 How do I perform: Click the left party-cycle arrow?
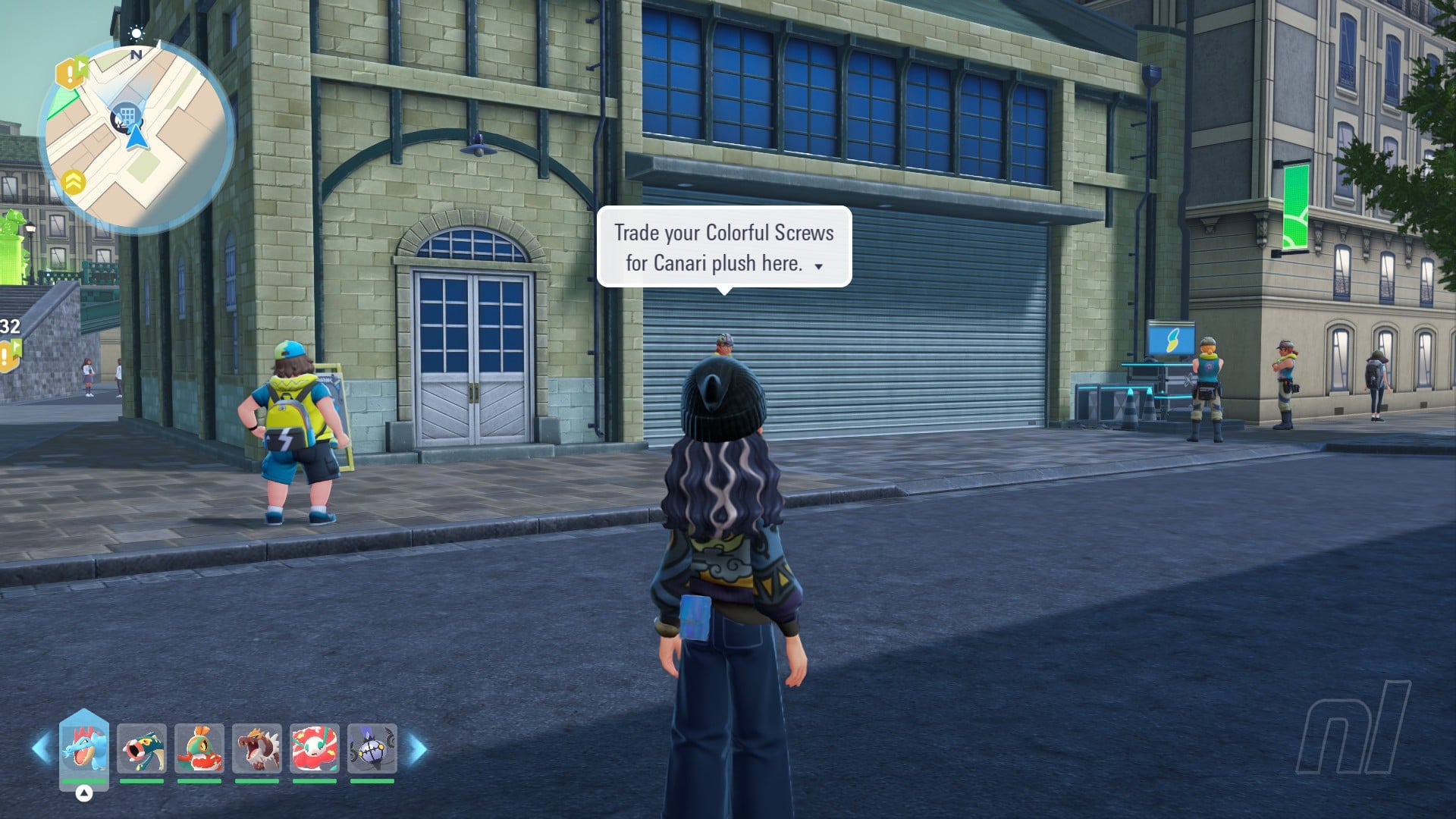click(40, 749)
